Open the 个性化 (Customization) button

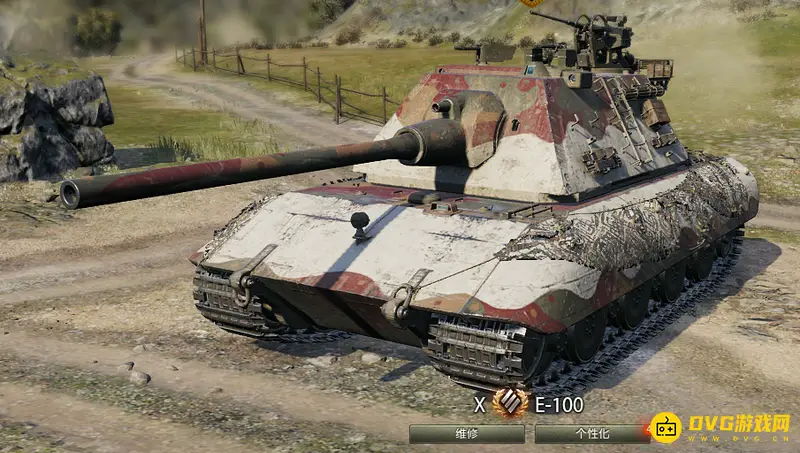[590, 434]
